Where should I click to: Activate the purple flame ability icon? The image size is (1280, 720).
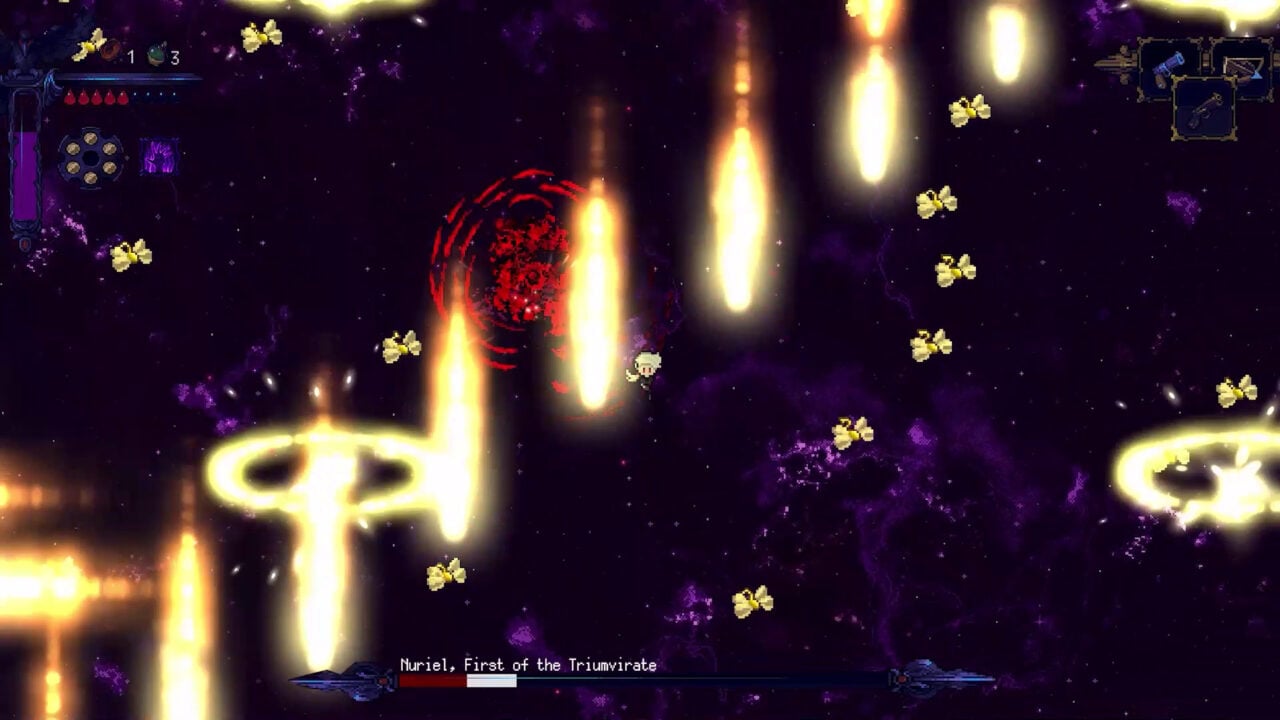click(158, 156)
